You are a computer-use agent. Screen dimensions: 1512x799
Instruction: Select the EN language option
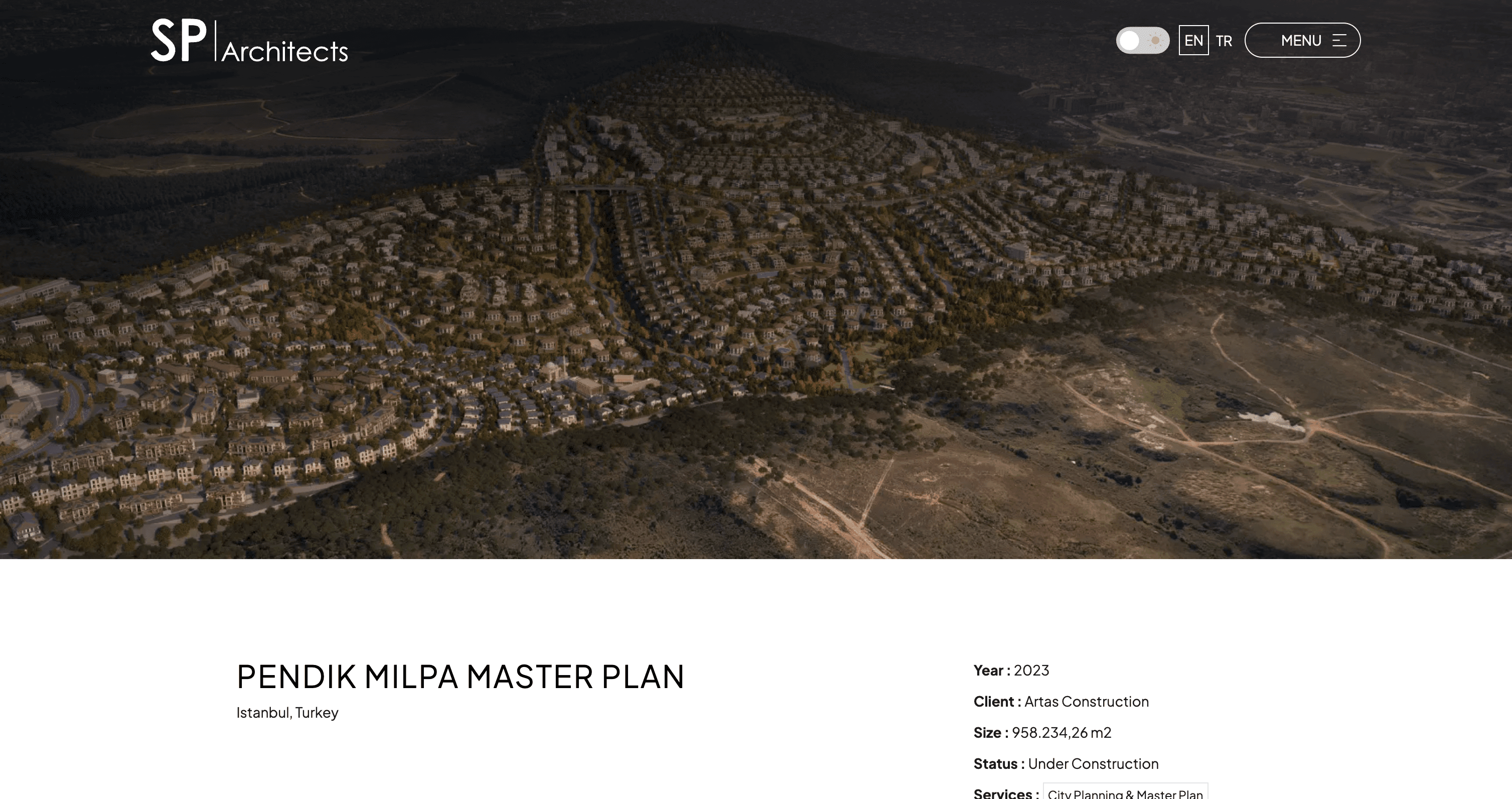(x=1193, y=41)
